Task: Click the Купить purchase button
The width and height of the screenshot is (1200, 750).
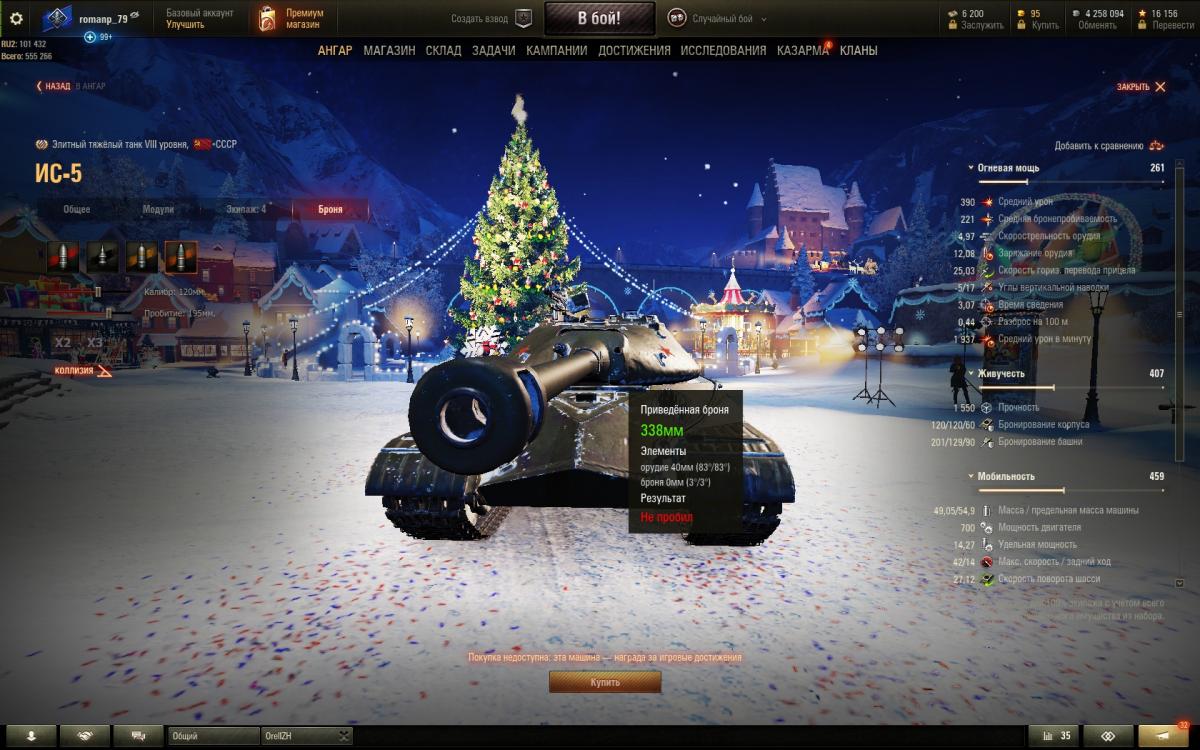Action: (x=605, y=682)
